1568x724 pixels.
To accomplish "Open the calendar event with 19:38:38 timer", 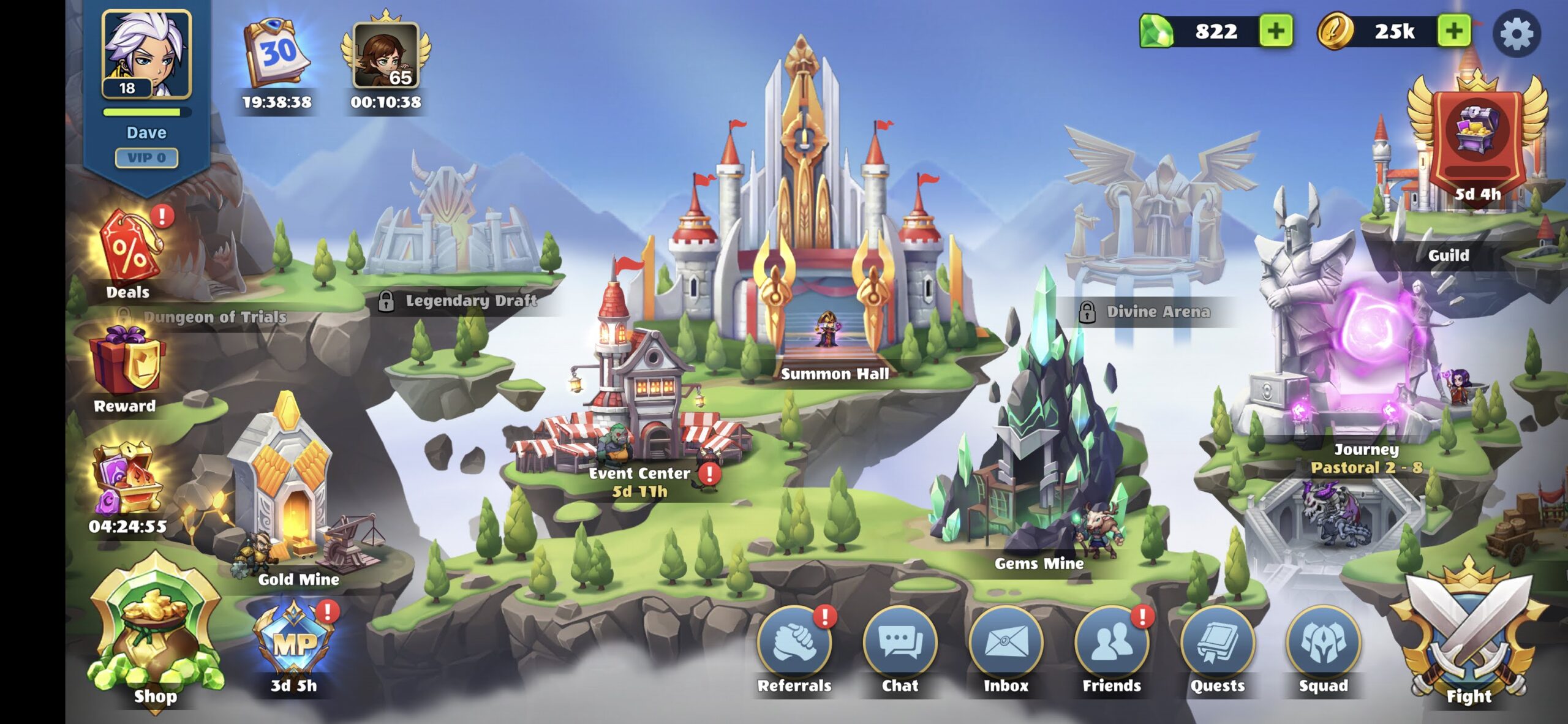I will pos(277,52).
